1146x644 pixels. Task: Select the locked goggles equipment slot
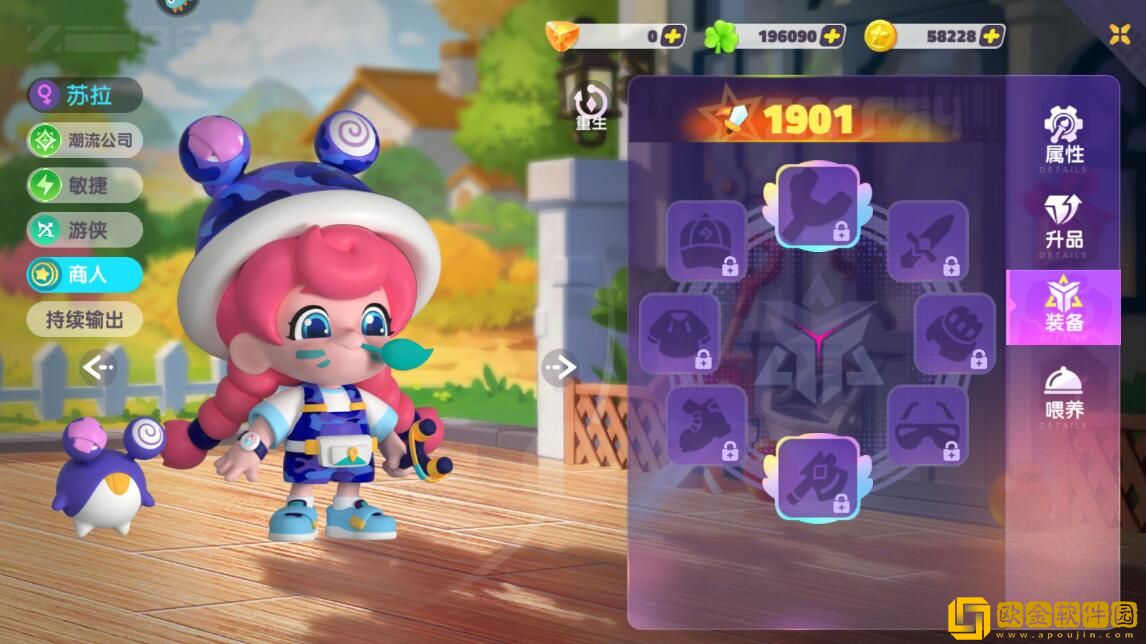click(x=928, y=425)
